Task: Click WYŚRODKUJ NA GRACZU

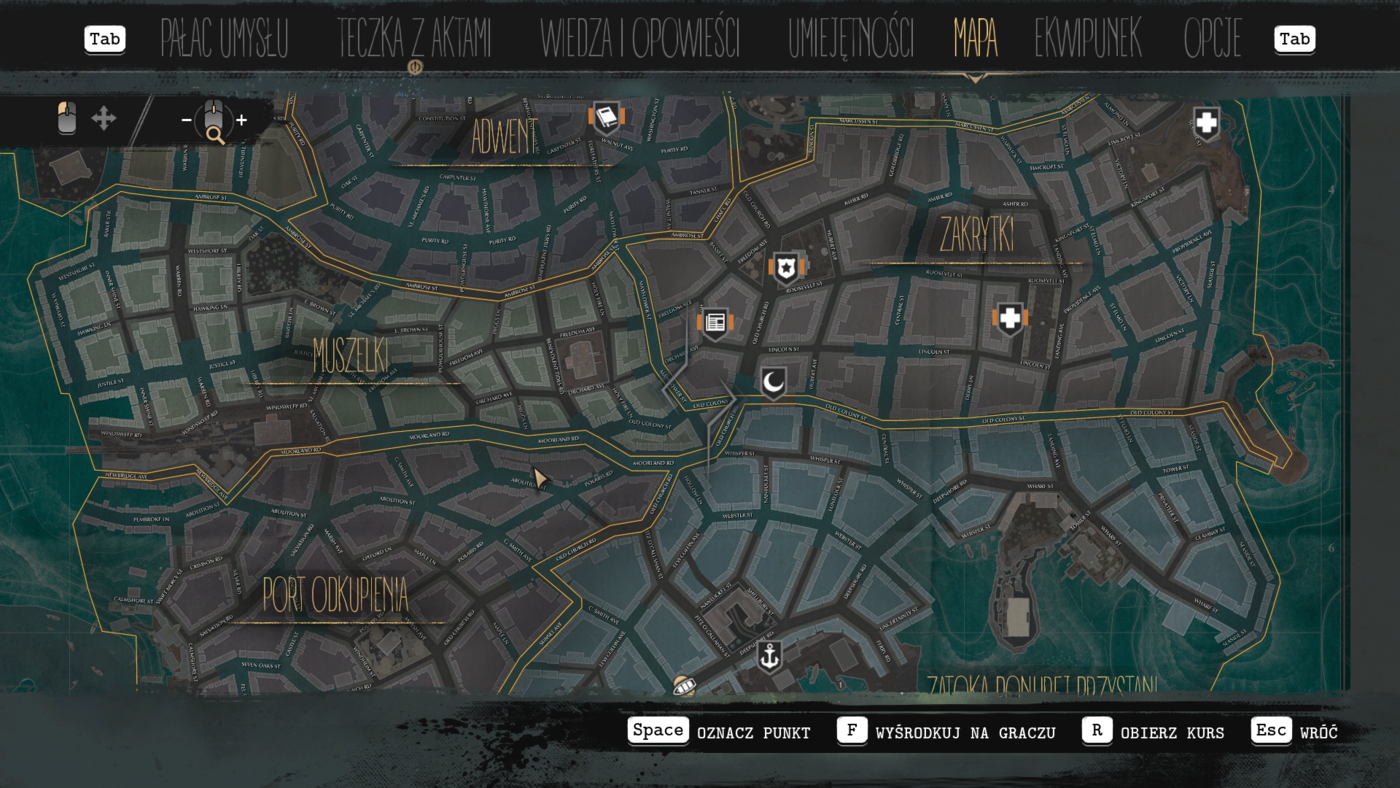Action: [x=967, y=732]
